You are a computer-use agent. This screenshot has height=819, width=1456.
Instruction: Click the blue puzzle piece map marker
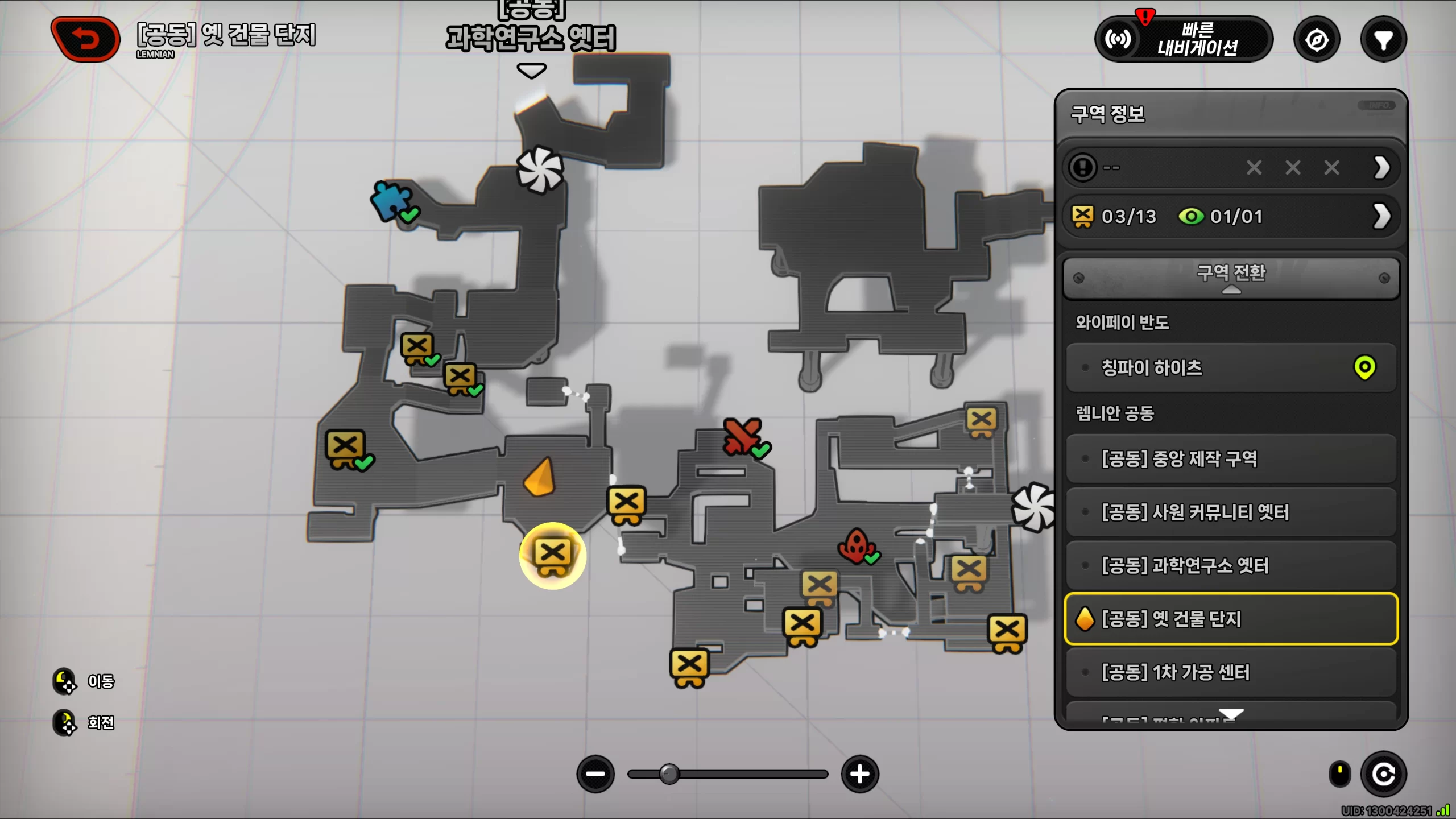tap(391, 200)
